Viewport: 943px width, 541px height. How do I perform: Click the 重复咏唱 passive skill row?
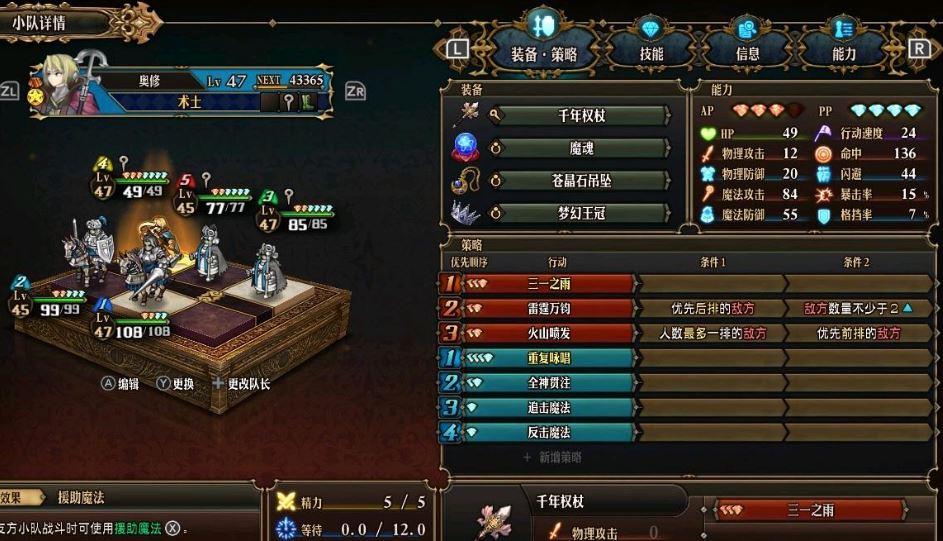[548, 358]
